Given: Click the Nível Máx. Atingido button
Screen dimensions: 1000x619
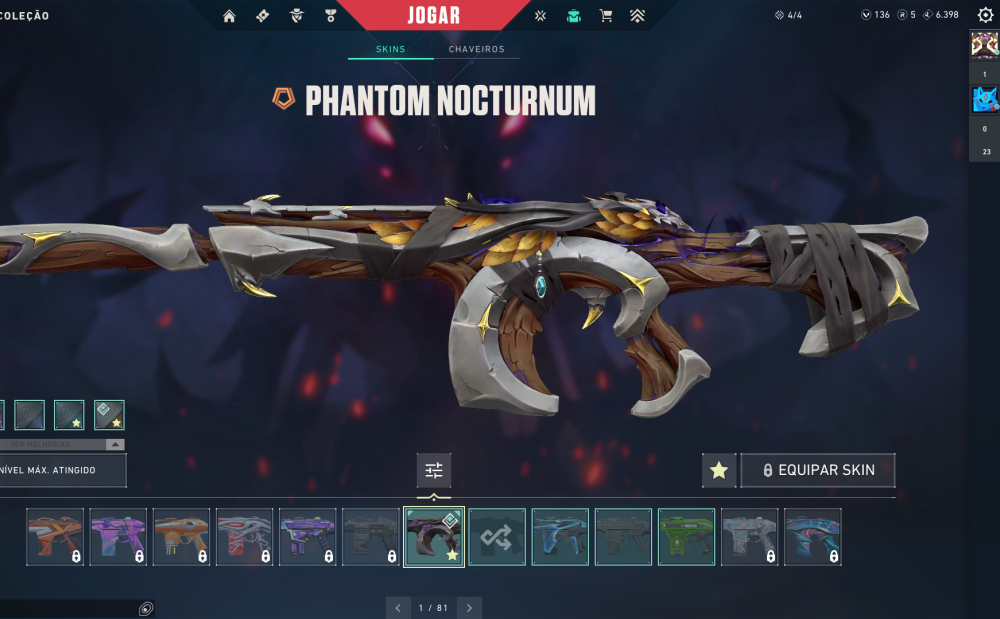Looking at the screenshot, I should pyautogui.click(x=62, y=470).
